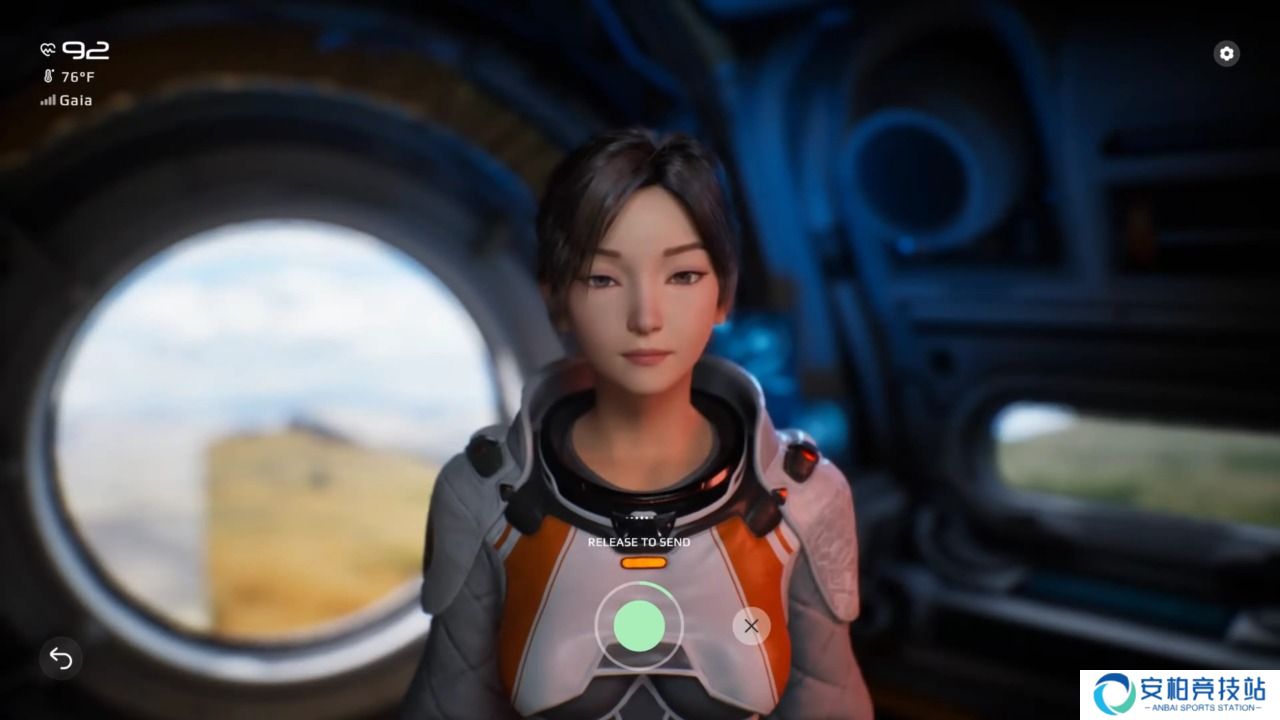Tap the Gaia connection status text
The image size is (1280, 720).
click(76, 100)
